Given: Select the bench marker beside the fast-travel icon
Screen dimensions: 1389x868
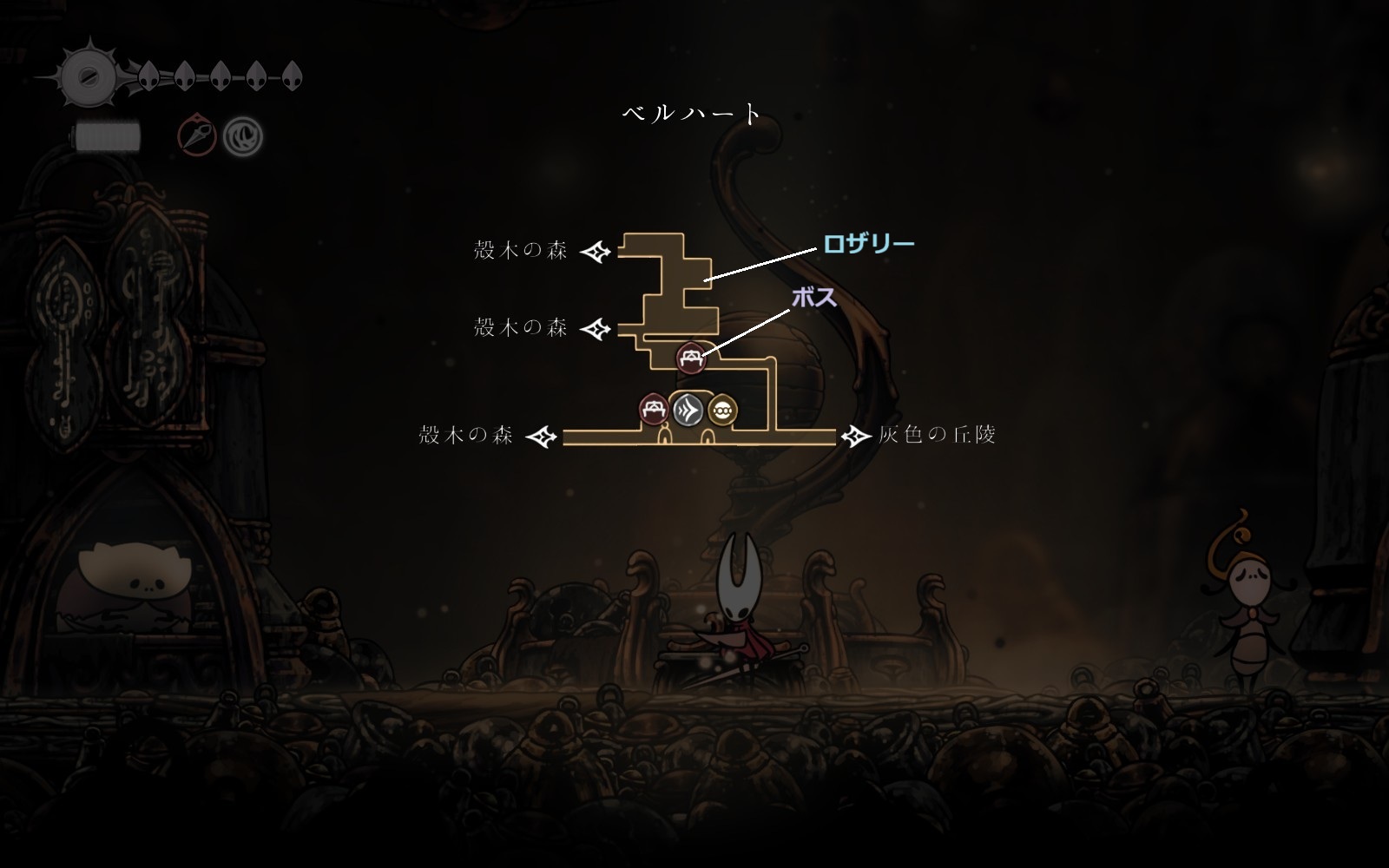Looking at the screenshot, I should [653, 410].
